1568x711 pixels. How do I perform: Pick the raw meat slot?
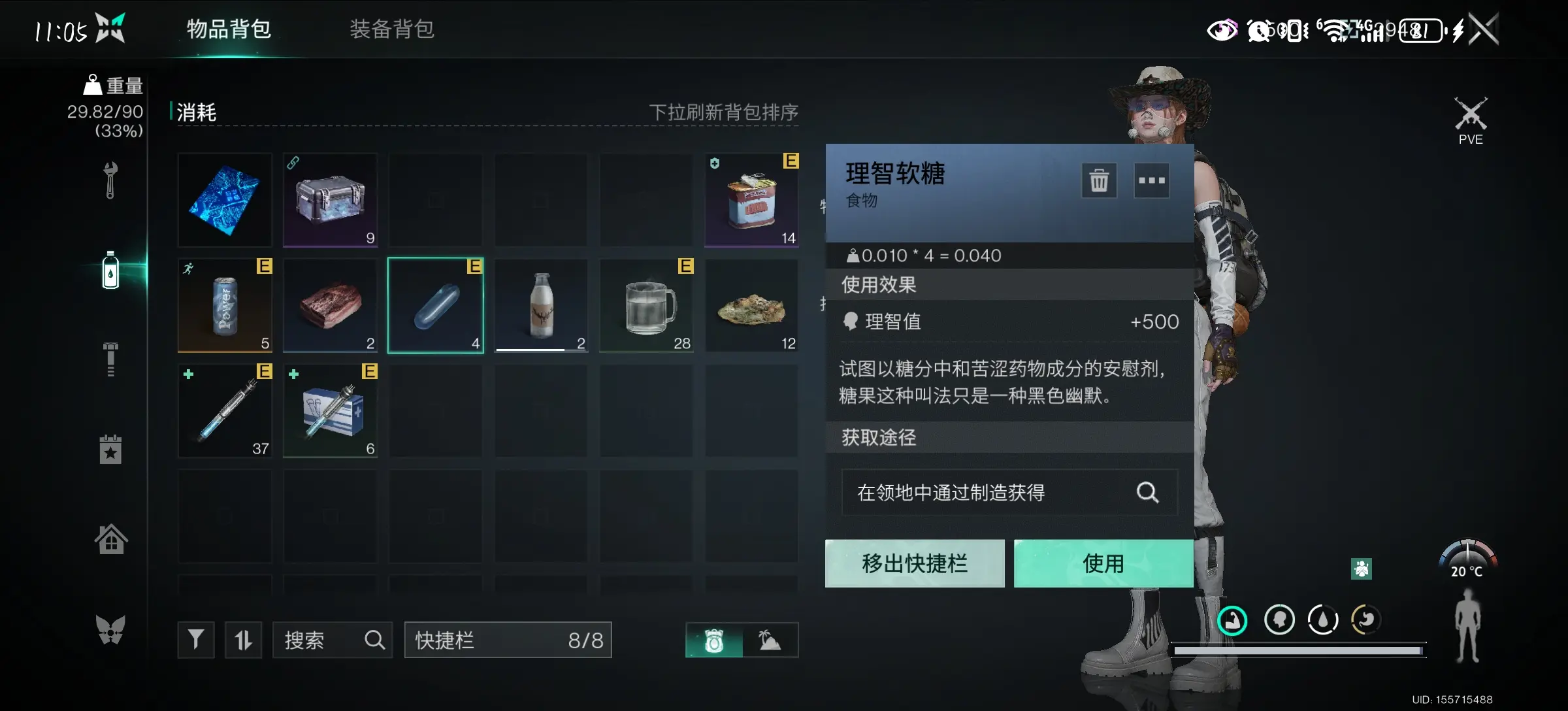[x=331, y=305]
